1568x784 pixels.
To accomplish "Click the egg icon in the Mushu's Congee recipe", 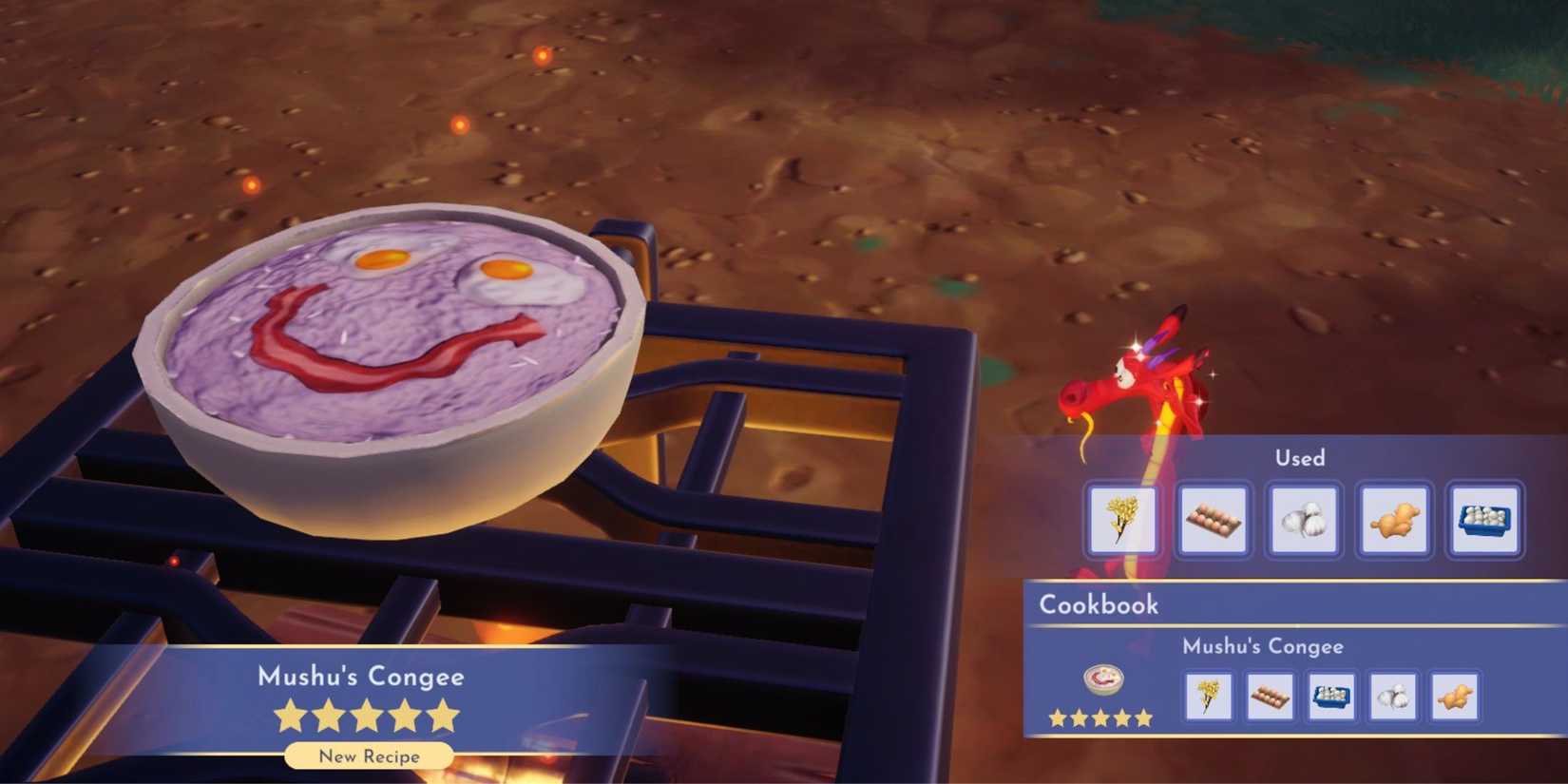I will pos(1271,697).
